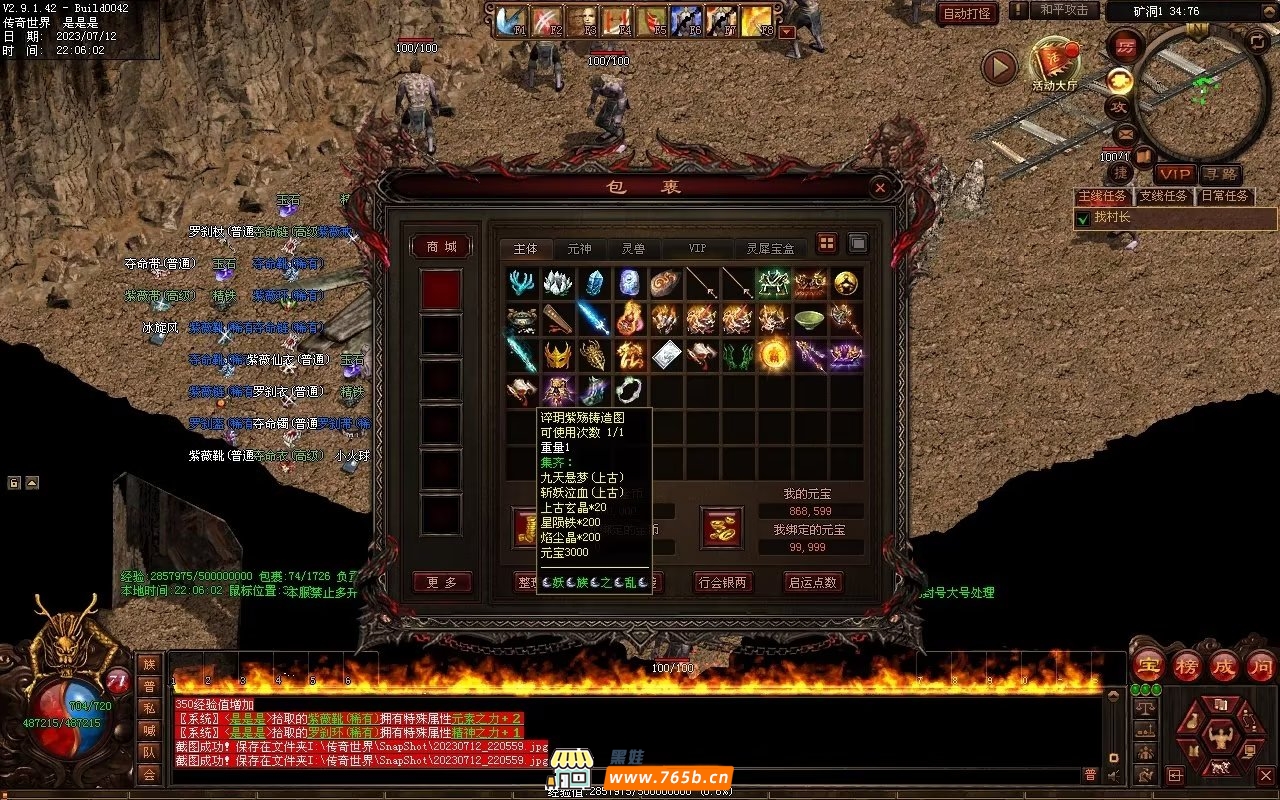Click the 更多 button
The height and width of the screenshot is (800, 1280).
(441, 582)
